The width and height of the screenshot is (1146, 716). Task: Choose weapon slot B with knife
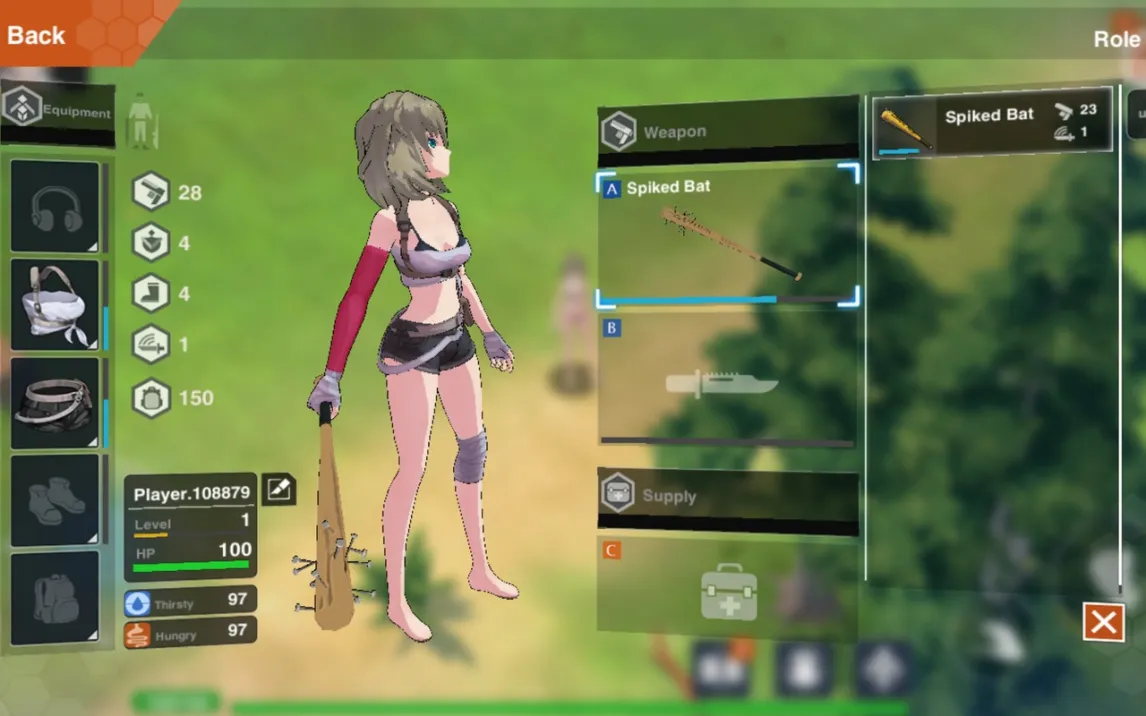727,381
